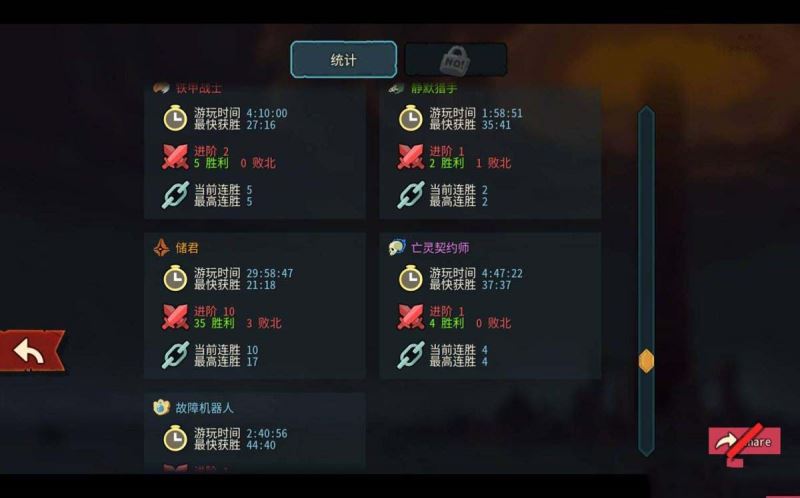This screenshot has width=800, height=498.
Task: Select the locked tab with padlock
Action: point(455,60)
